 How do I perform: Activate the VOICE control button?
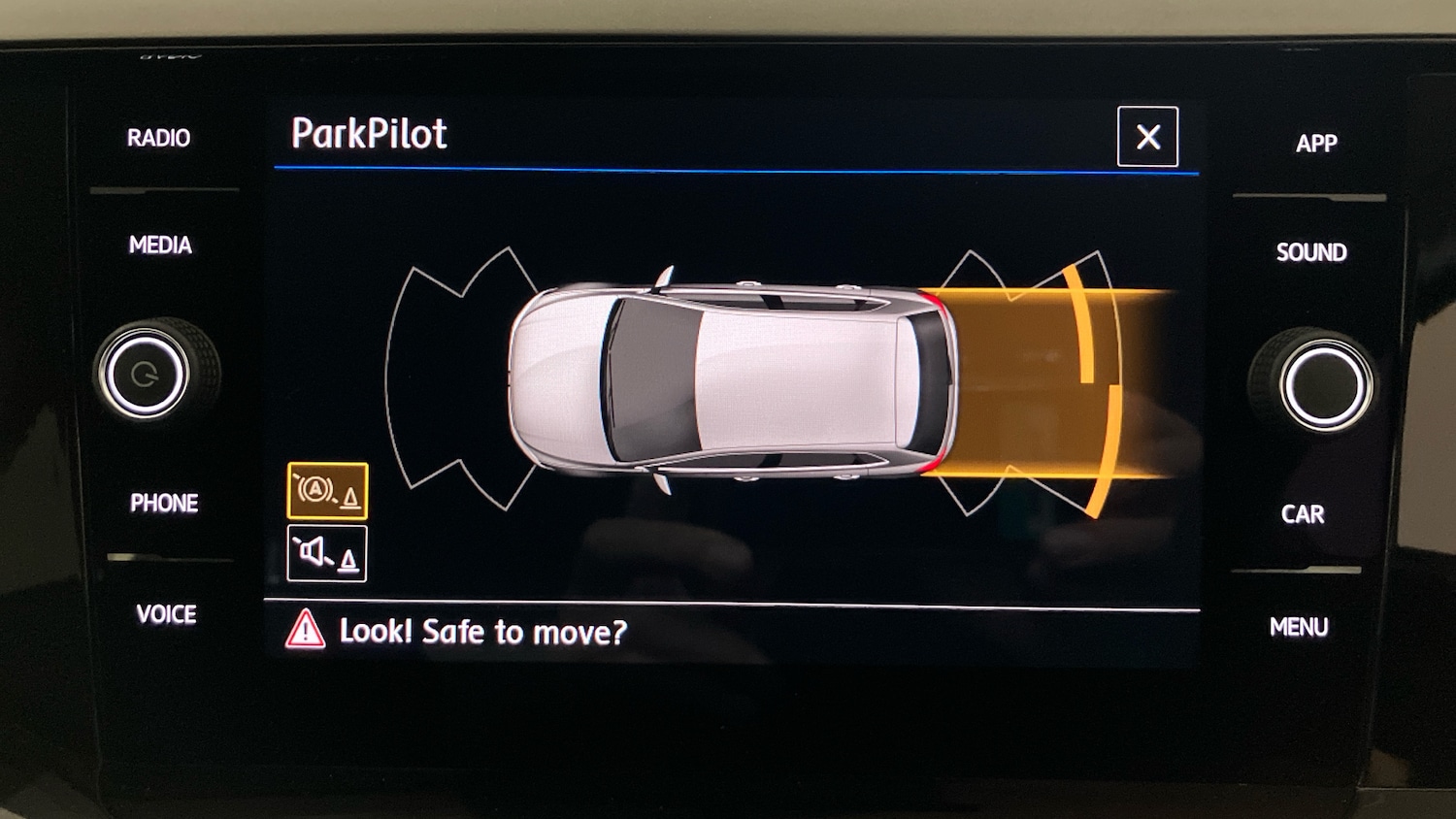pos(166,614)
